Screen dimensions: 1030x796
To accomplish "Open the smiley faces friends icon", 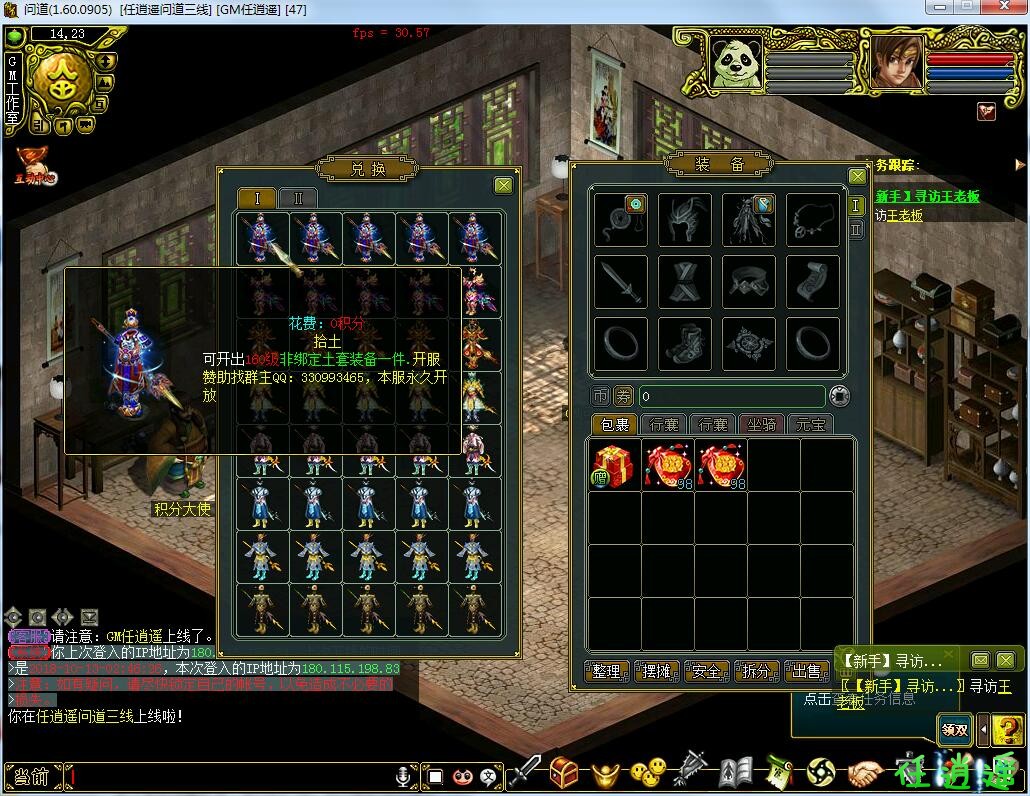I will point(648,771).
